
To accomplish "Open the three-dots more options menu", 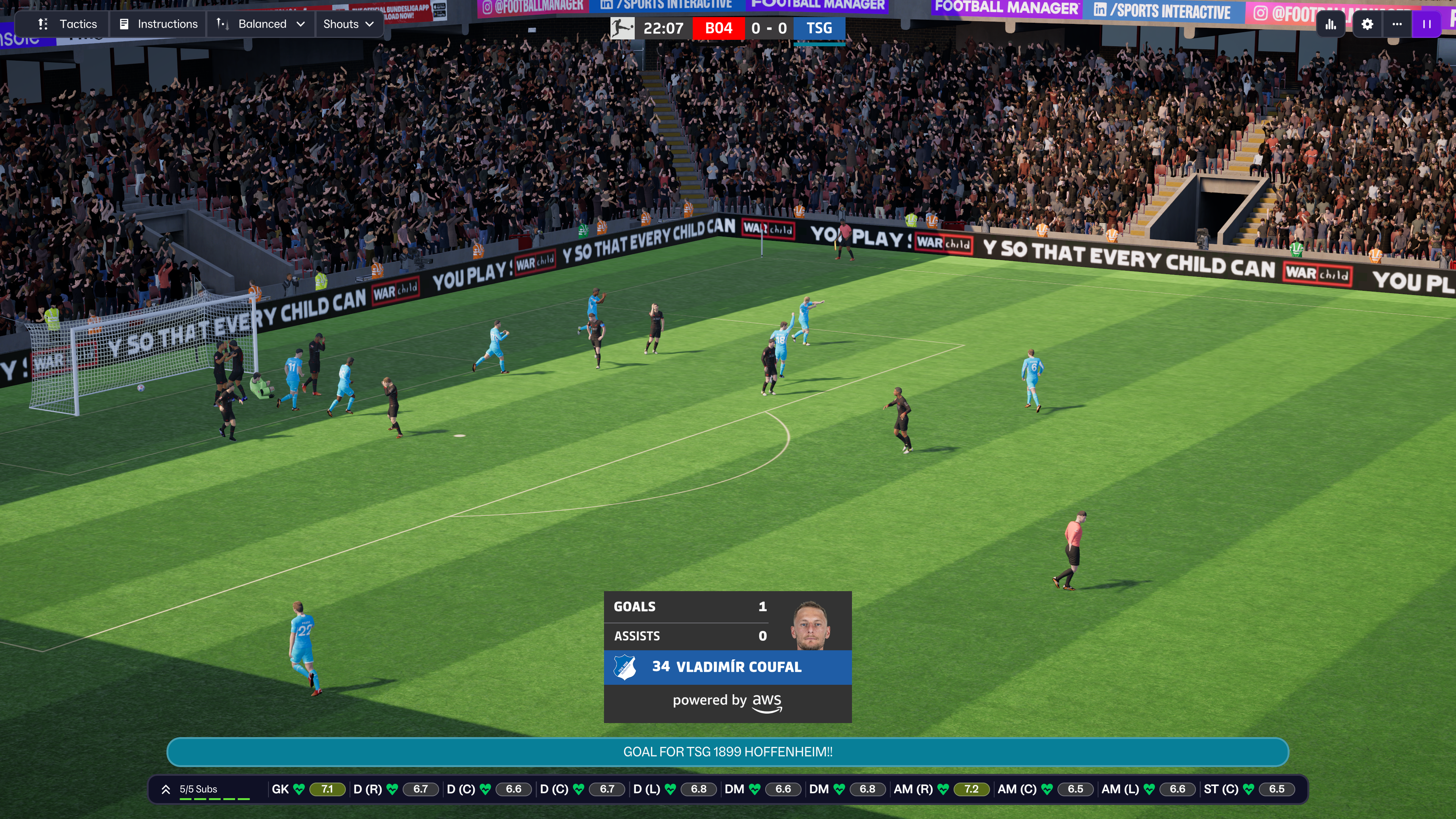I will point(1396,24).
